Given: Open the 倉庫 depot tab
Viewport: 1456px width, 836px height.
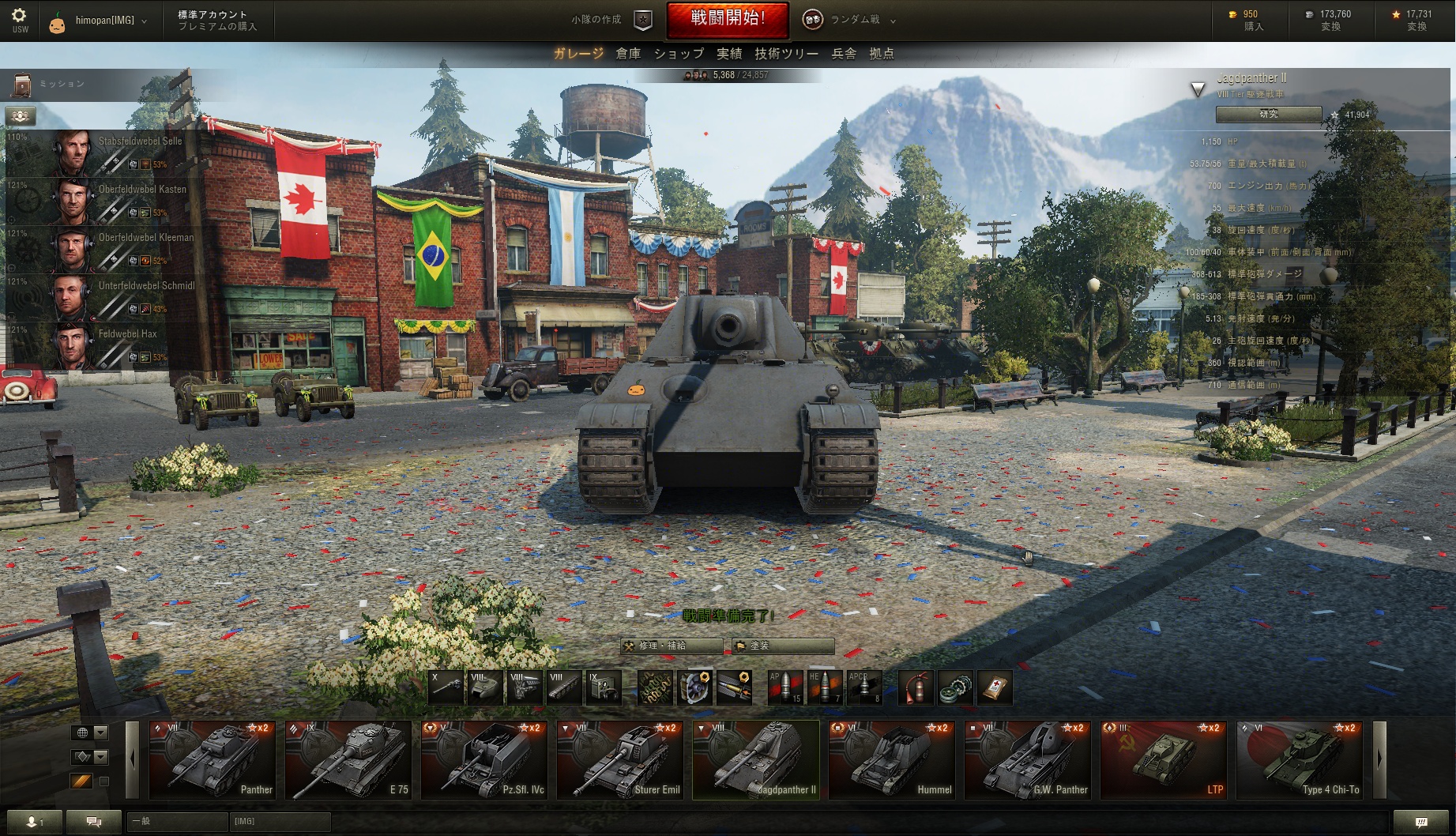Looking at the screenshot, I should coord(628,54).
